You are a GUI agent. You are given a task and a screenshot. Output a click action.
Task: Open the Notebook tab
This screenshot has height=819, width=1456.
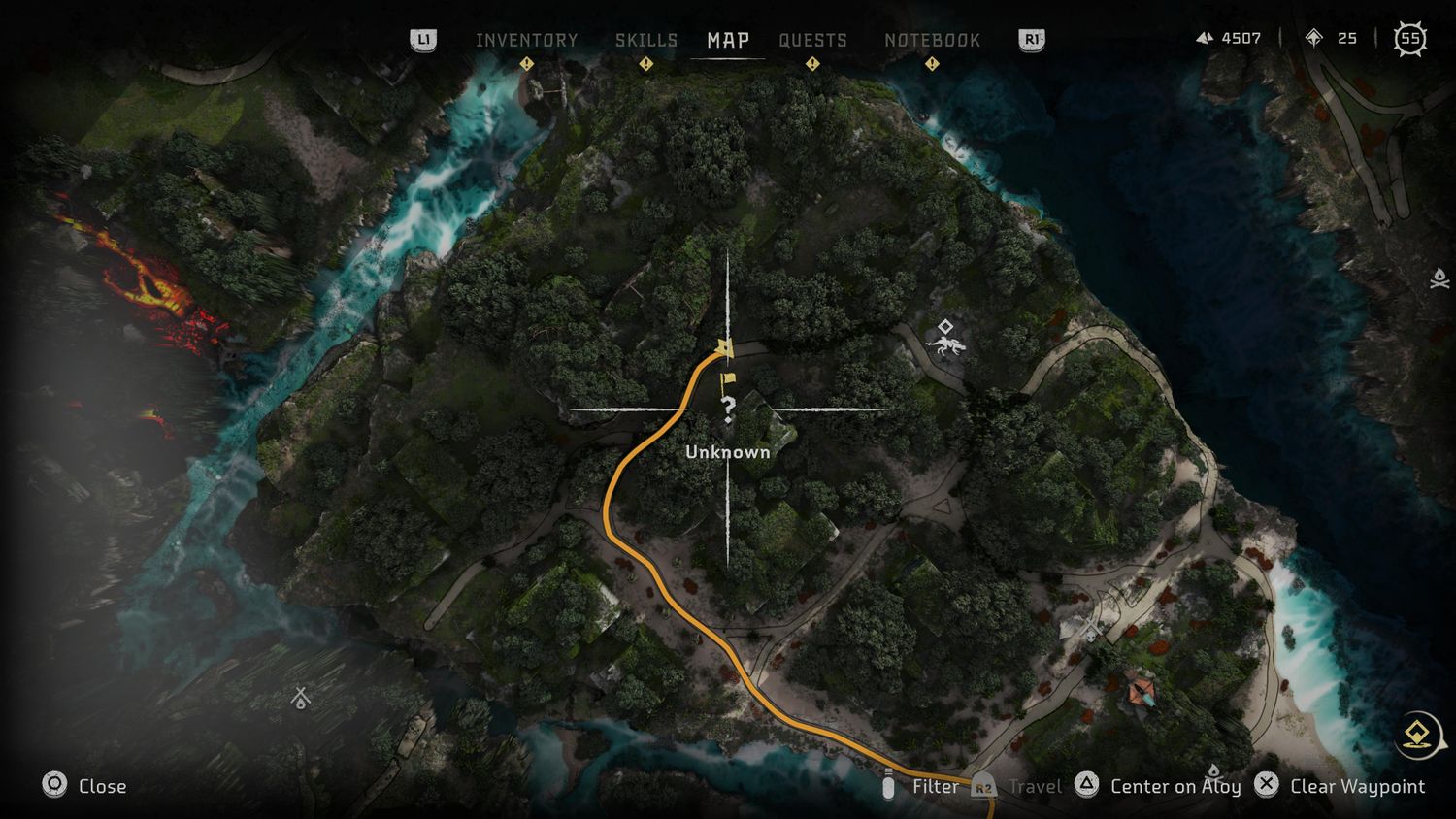pyautogui.click(x=932, y=40)
